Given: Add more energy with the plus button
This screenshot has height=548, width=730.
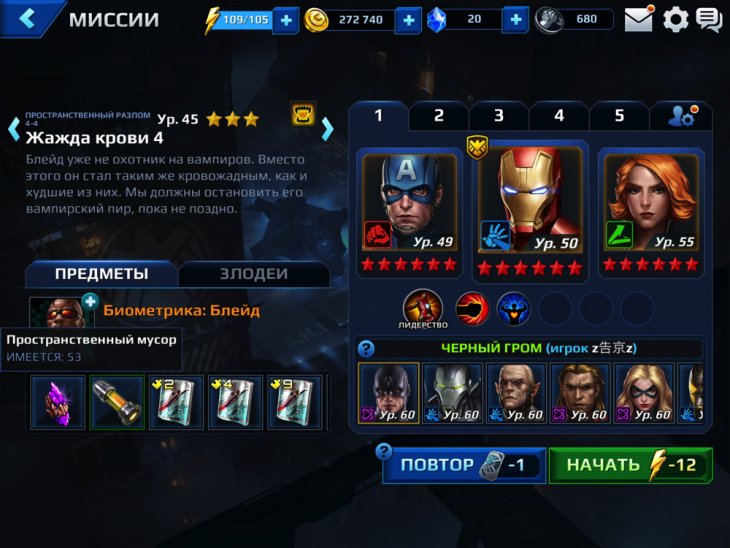Looking at the screenshot, I should [x=285, y=20].
